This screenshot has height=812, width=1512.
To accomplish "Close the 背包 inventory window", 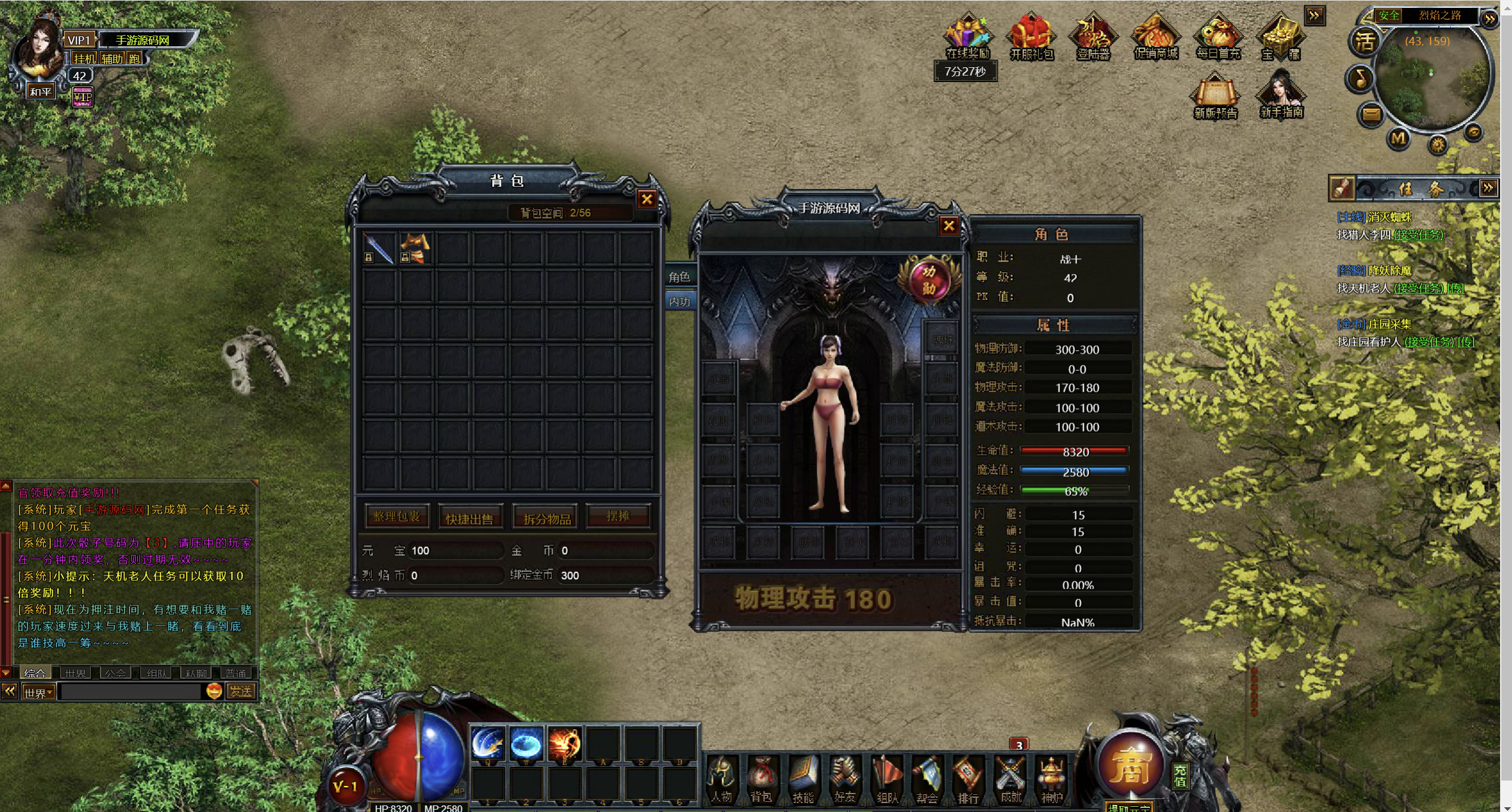I will (x=647, y=199).
